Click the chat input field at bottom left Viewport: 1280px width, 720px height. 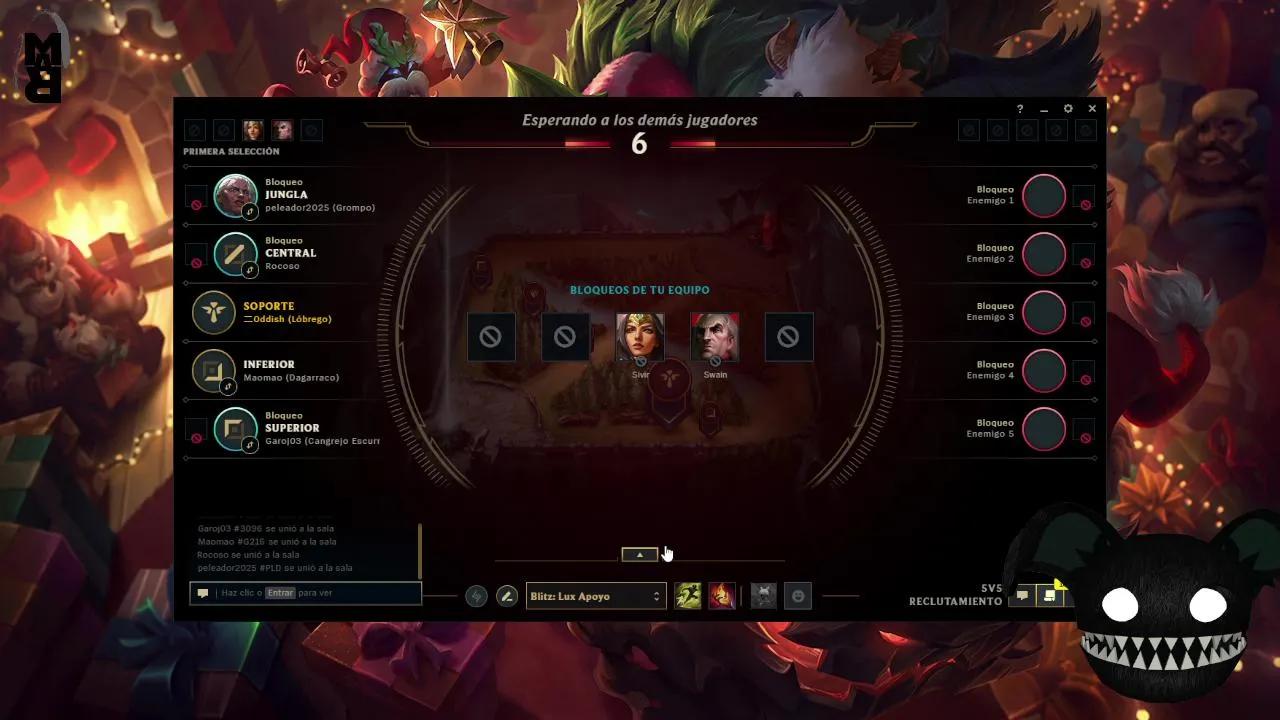(305, 592)
